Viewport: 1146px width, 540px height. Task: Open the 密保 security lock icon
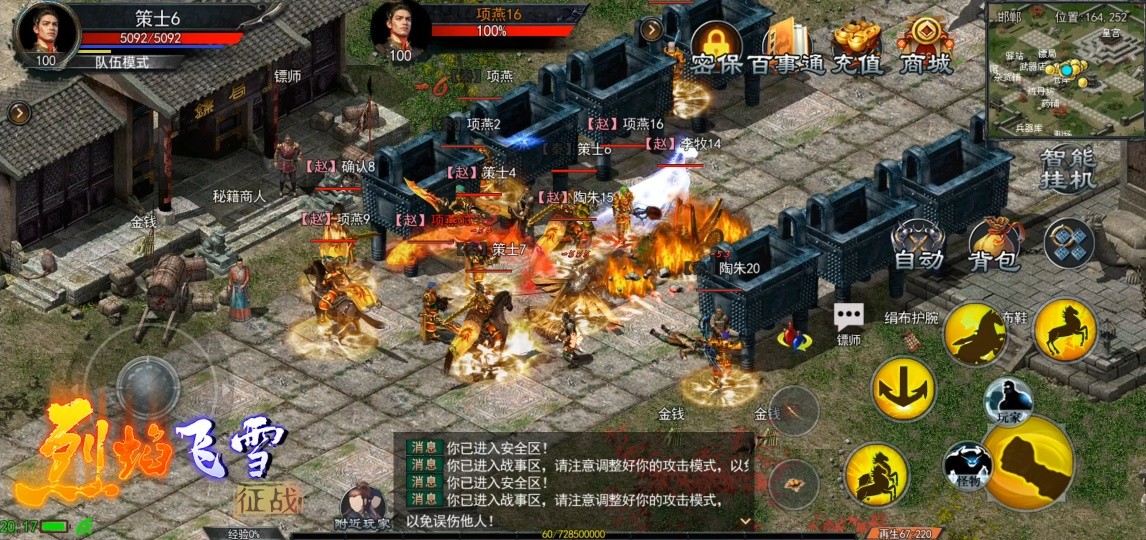tap(715, 45)
